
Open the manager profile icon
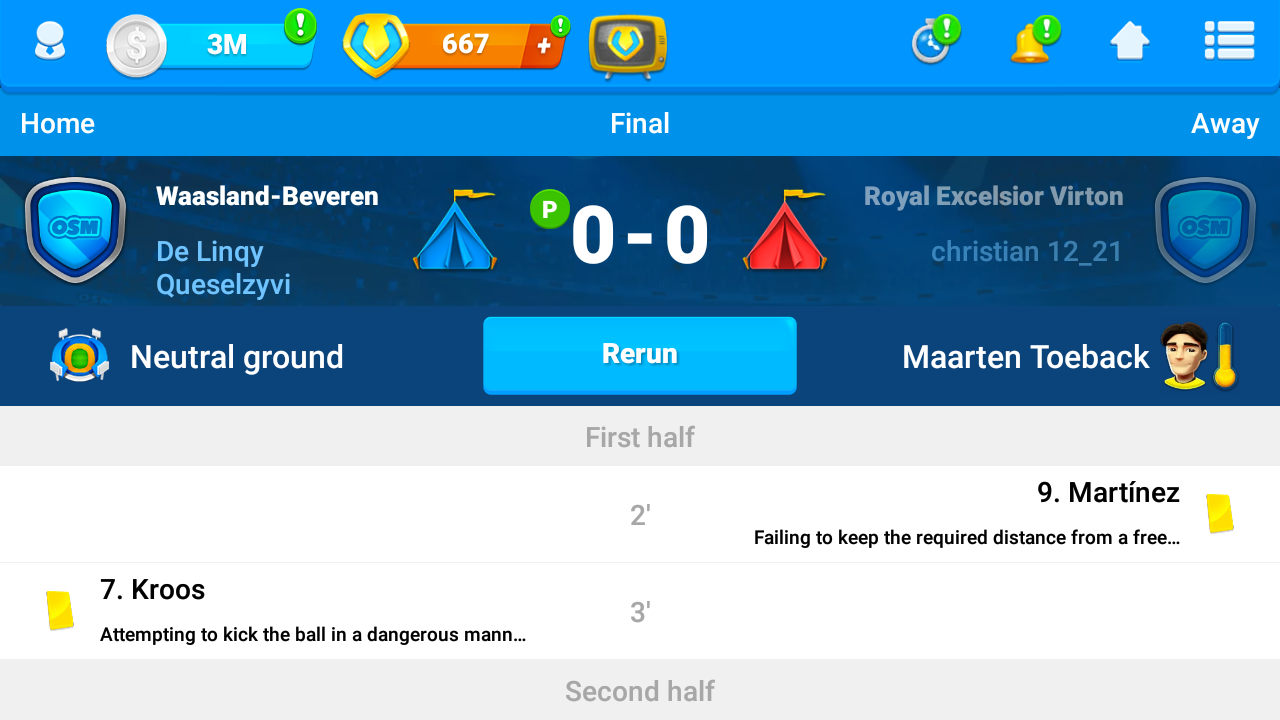pos(49,43)
